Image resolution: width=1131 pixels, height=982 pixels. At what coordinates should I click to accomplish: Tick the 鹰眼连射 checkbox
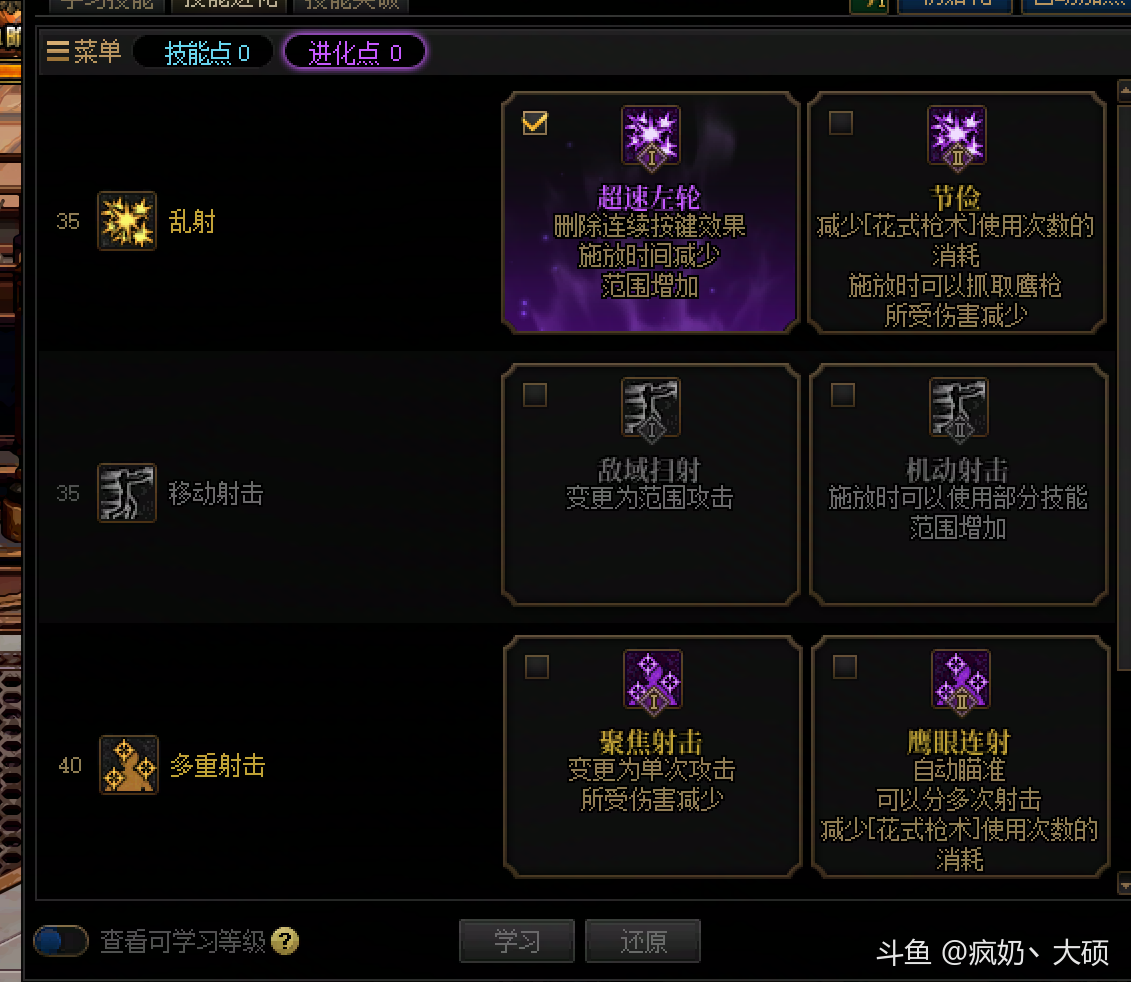(x=845, y=667)
